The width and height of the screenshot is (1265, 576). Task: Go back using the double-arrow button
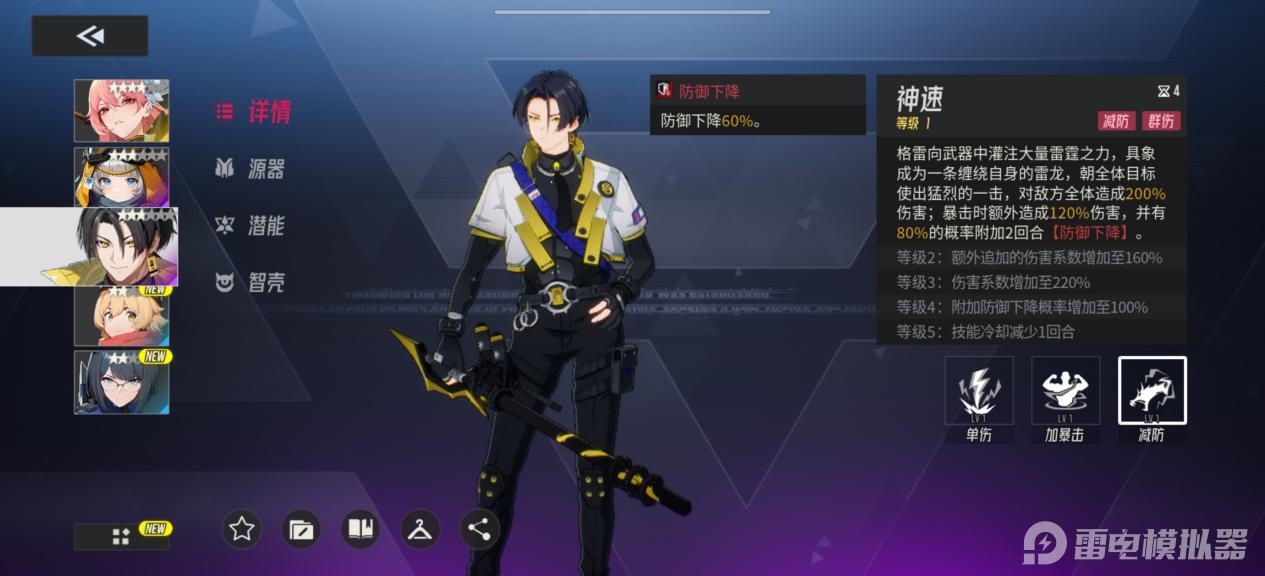(x=90, y=36)
